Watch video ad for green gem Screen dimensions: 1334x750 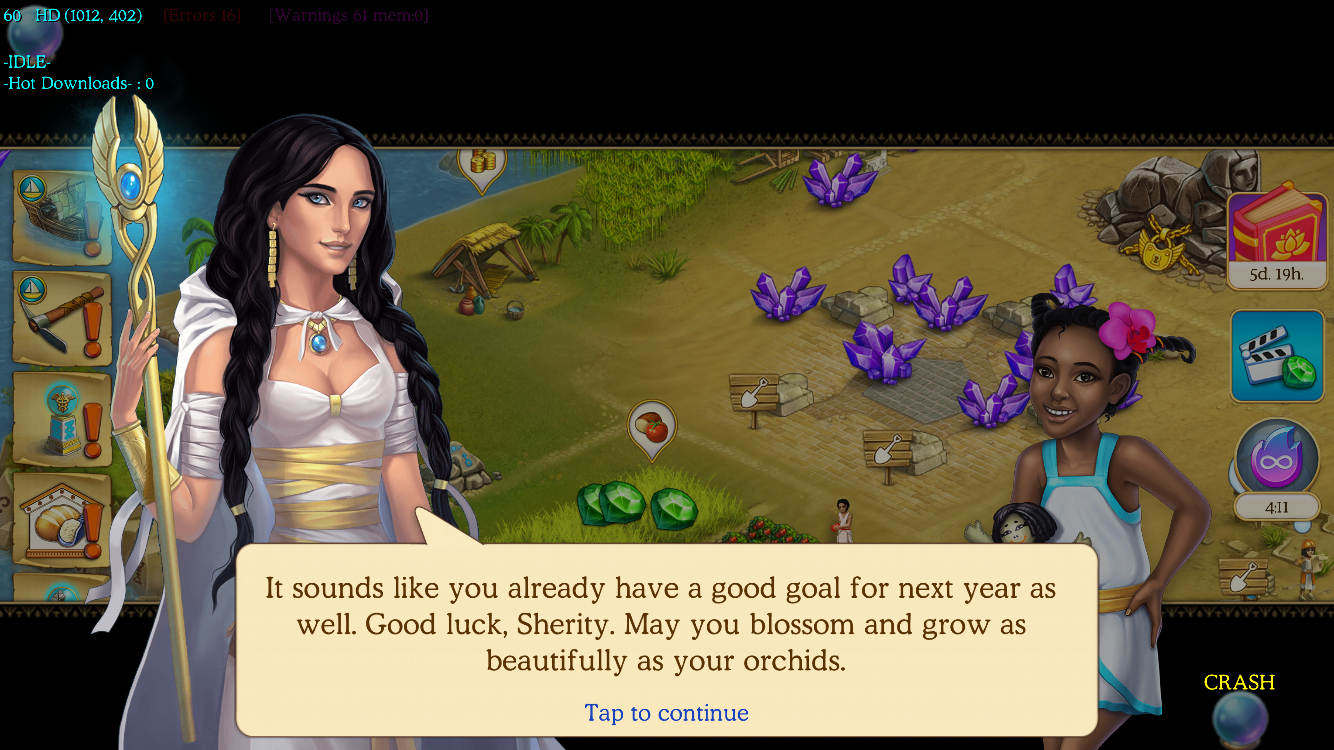point(1277,356)
